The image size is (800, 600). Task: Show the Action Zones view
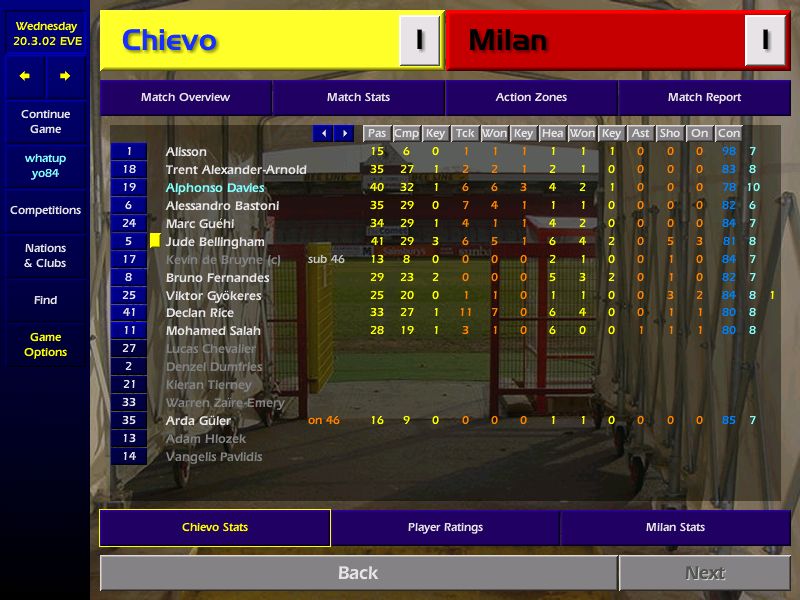(531, 98)
